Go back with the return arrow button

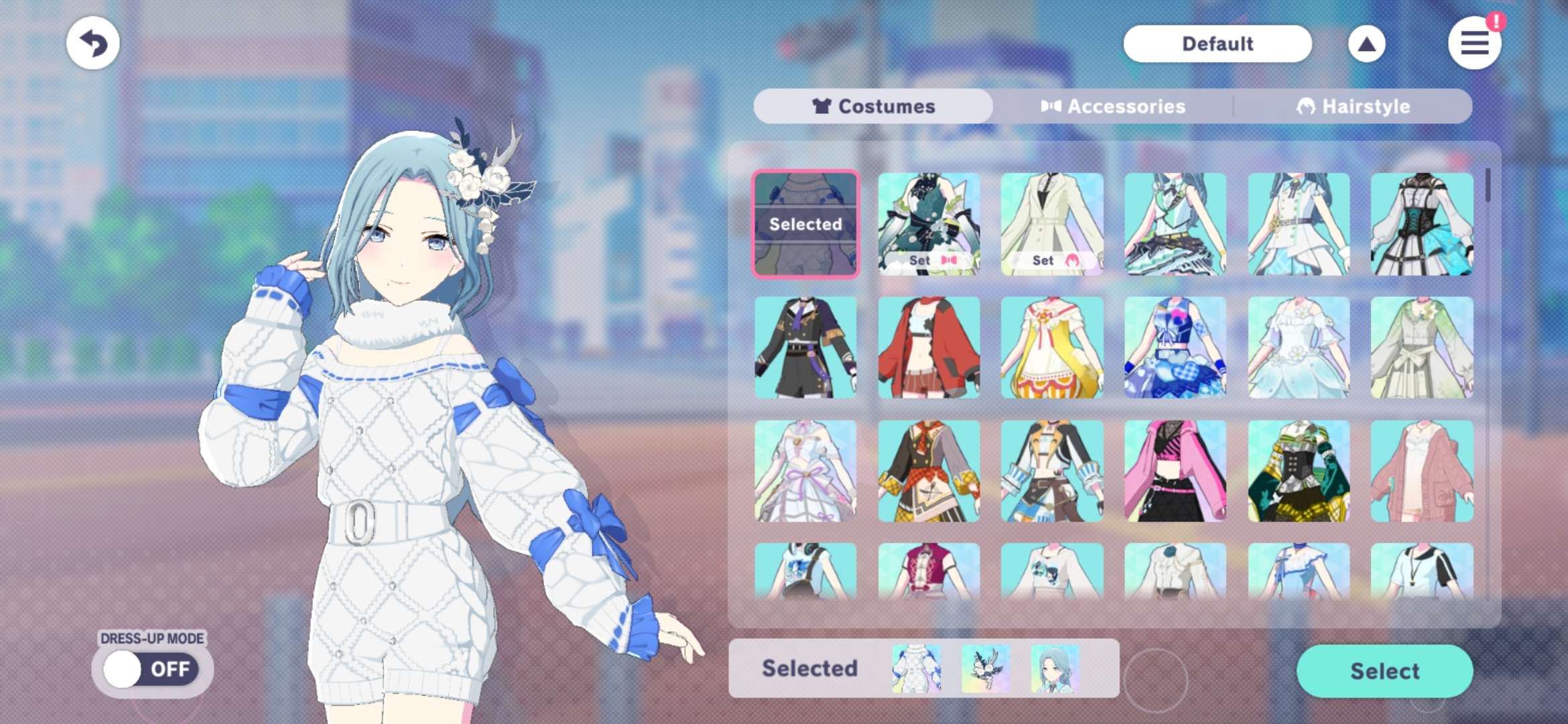click(93, 44)
